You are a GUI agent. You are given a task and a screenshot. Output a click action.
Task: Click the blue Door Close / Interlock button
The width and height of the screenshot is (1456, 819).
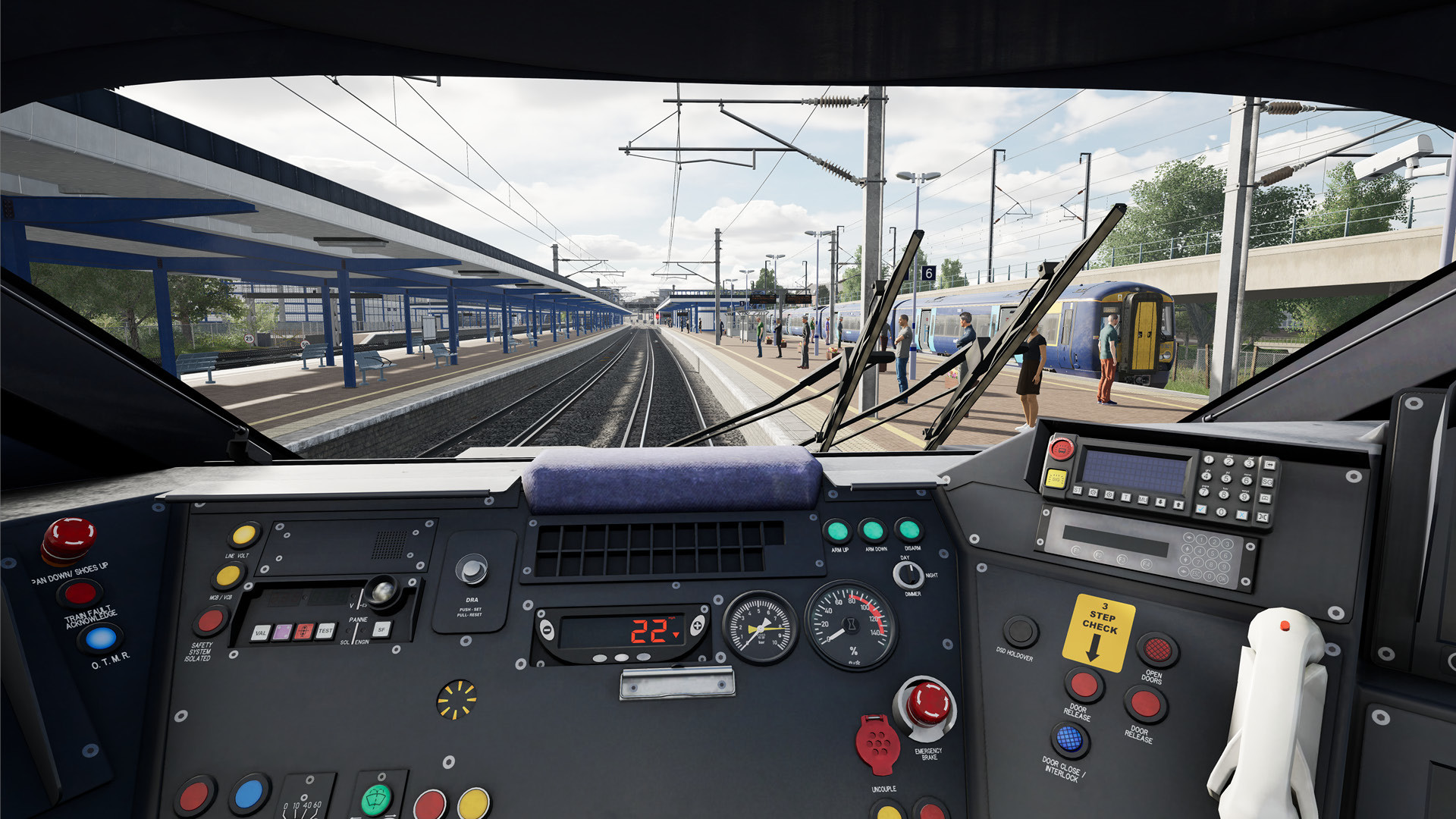[1068, 738]
